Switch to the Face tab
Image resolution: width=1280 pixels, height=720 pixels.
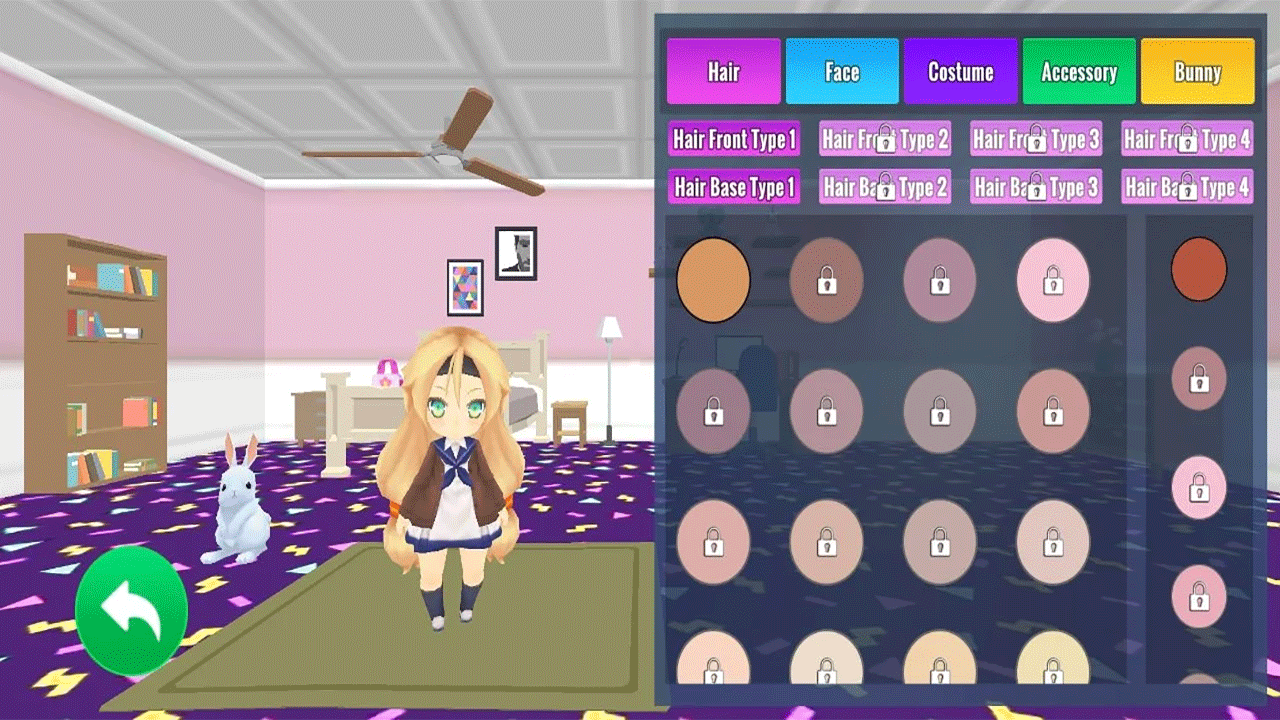pos(841,71)
